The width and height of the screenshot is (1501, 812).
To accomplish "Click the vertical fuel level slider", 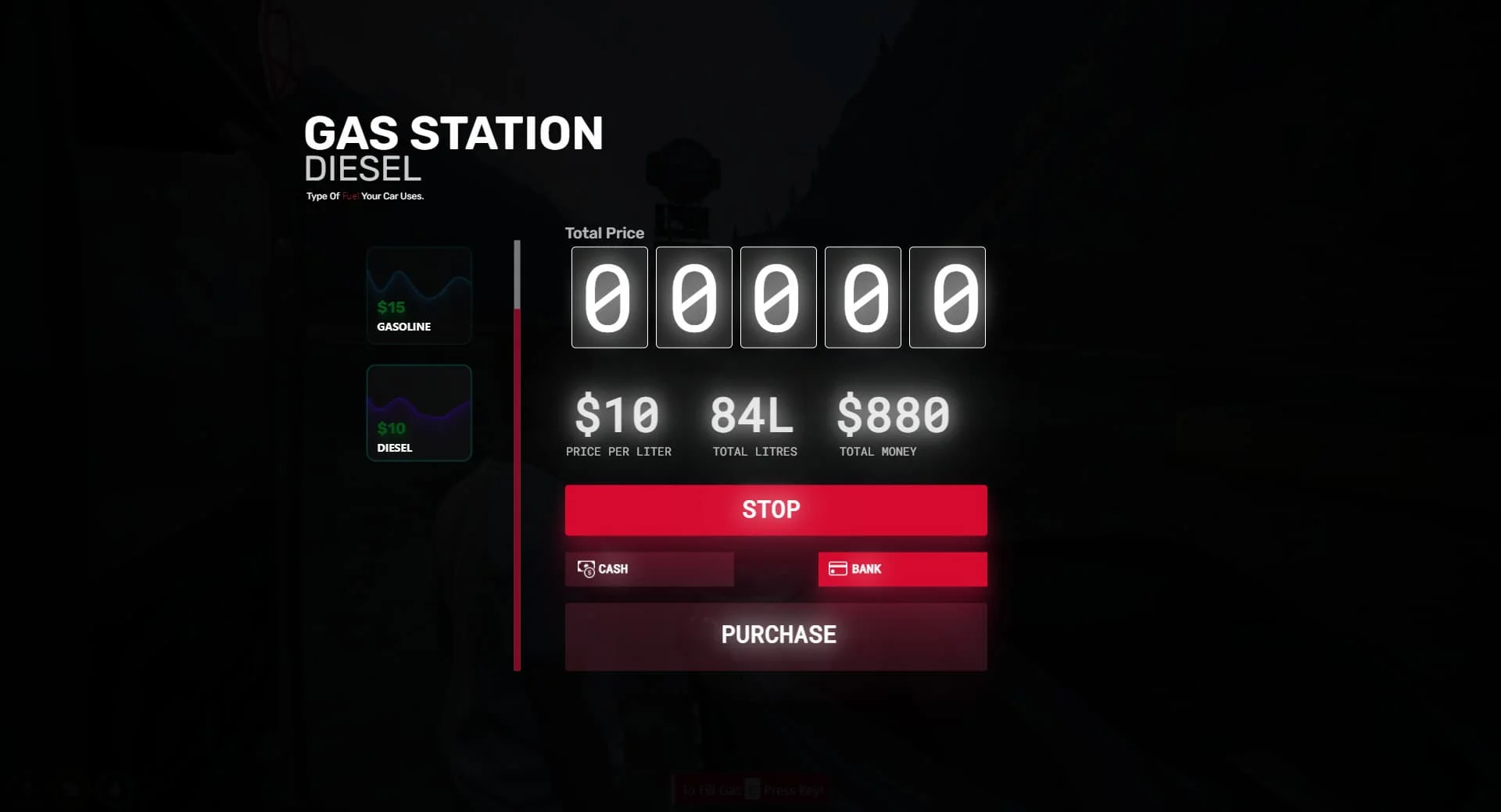I will point(517,453).
